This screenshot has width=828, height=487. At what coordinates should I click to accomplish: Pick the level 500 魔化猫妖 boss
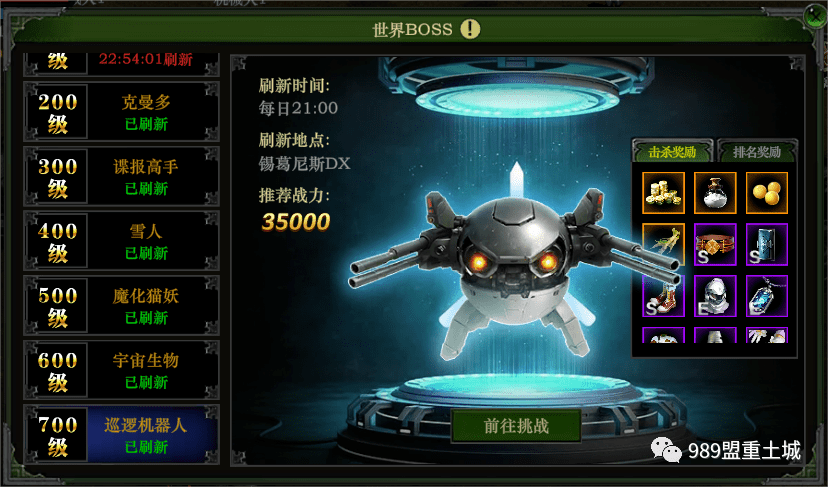(121, 307)
